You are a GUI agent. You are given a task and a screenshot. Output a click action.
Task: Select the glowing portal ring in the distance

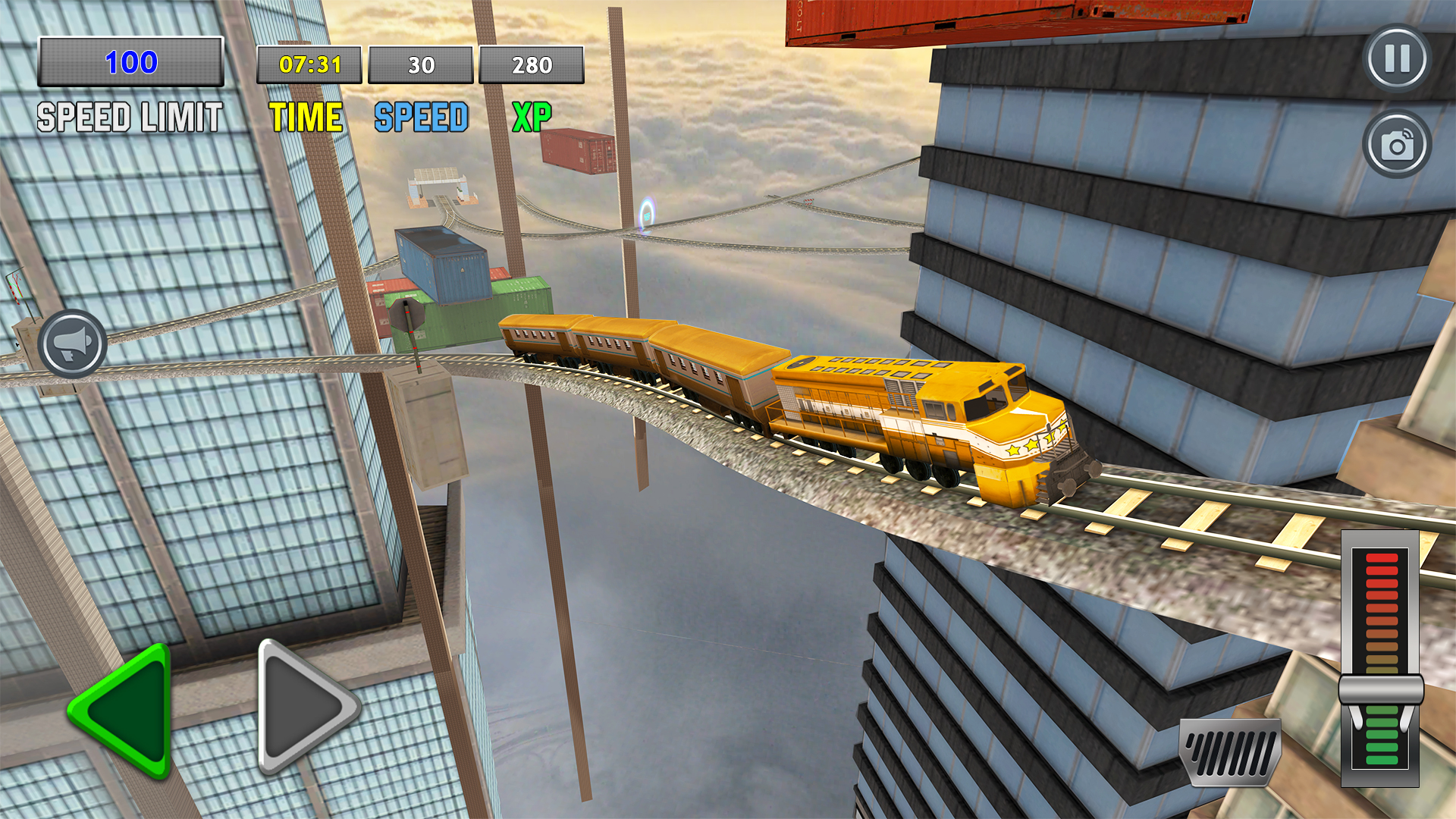(x=648, y=215)
